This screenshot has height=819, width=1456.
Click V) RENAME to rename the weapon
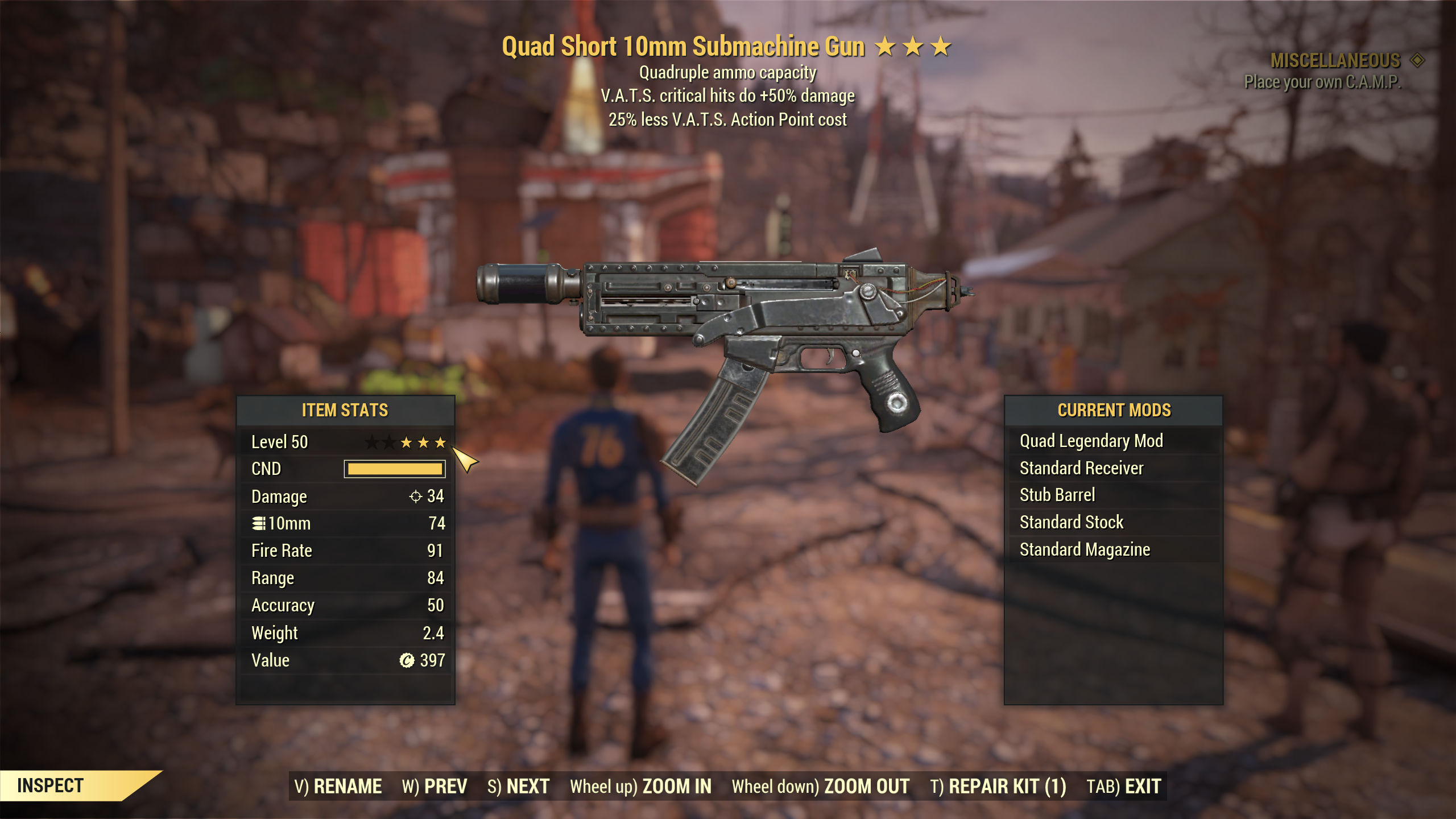coord(338,785)
